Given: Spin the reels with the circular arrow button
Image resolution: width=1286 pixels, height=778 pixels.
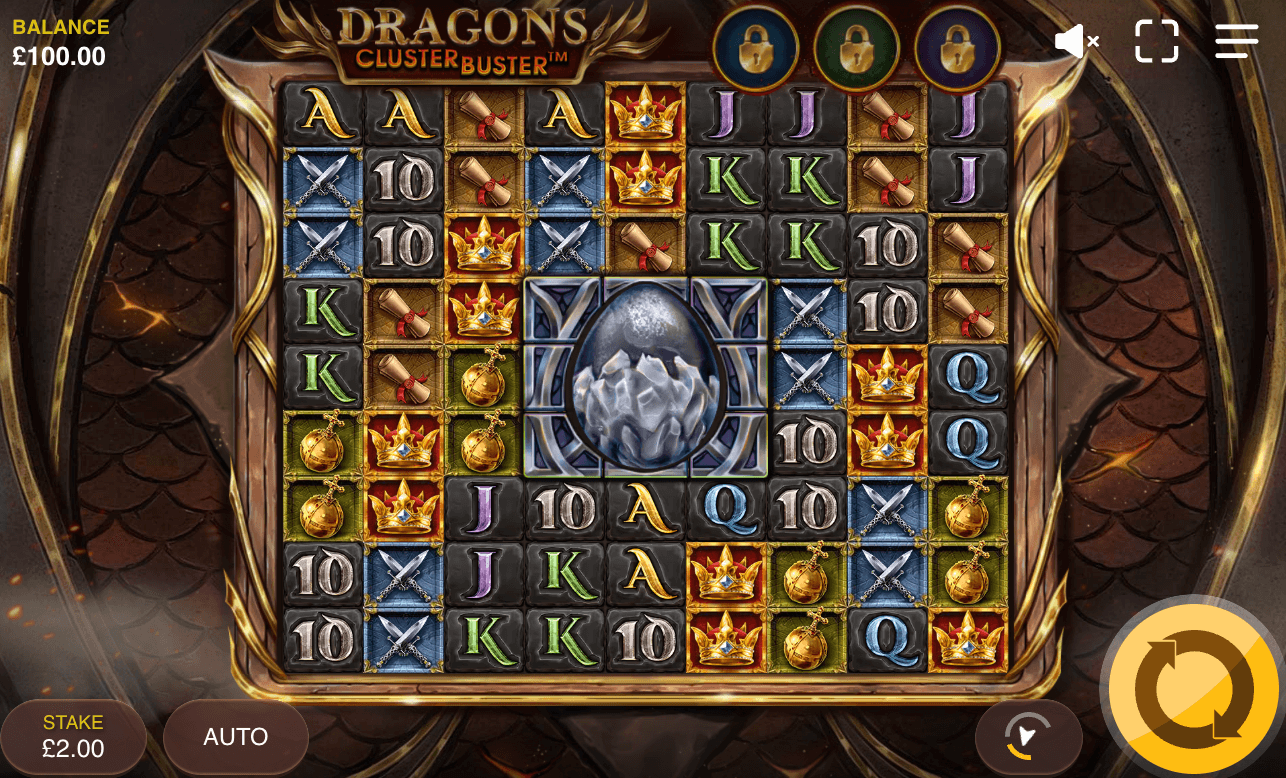Looking at the screenshot, I should pos(1192,688).
